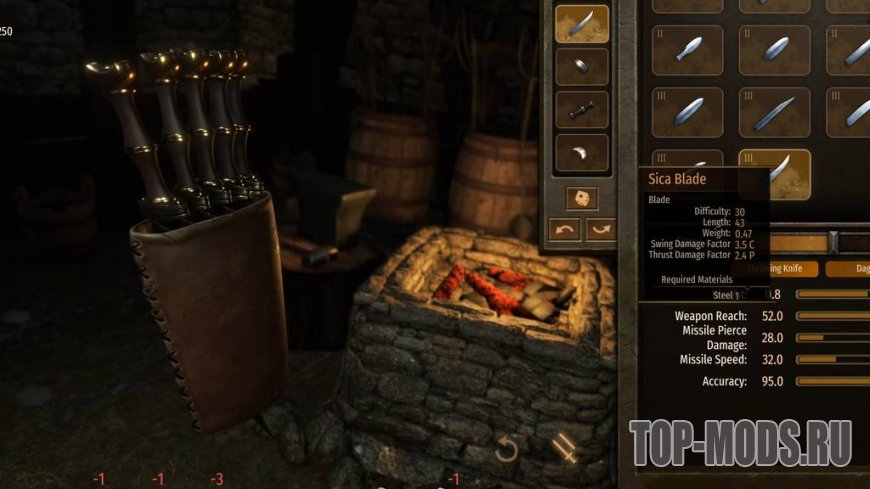Select the guard ring part slot

click(582, 66)
